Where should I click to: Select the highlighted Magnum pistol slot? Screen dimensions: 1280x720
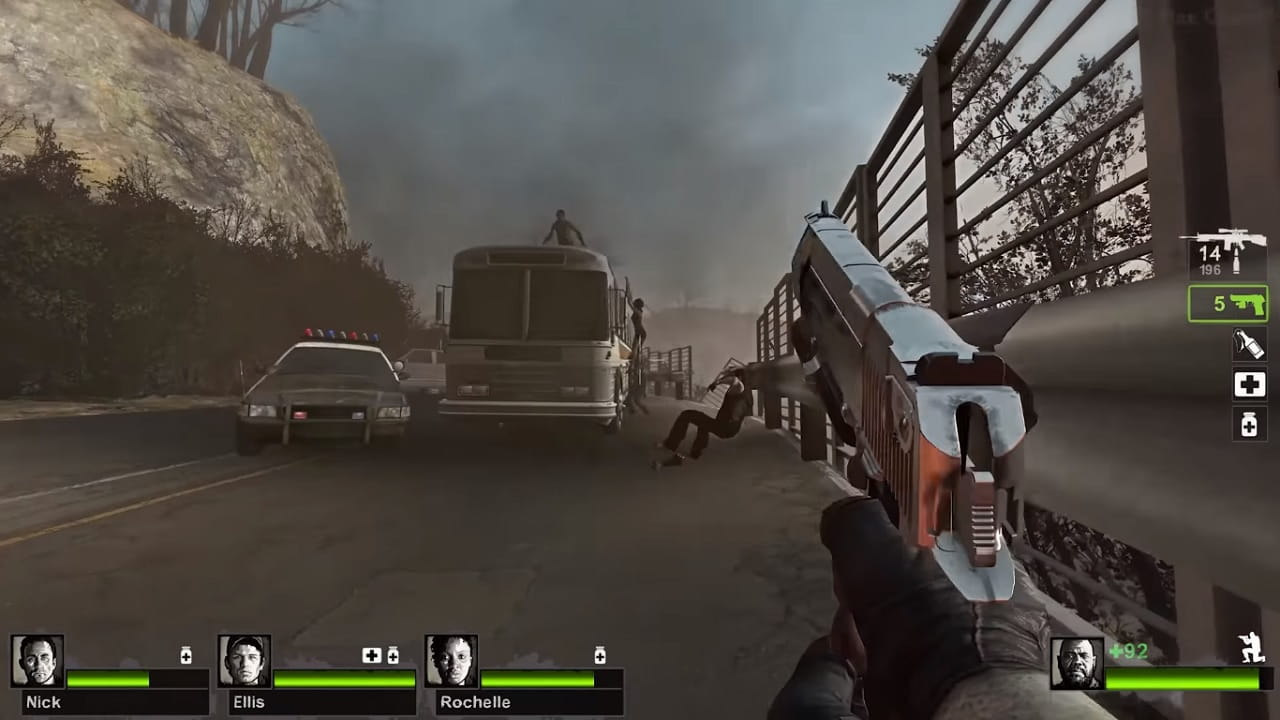click(x=1227, y=304)
